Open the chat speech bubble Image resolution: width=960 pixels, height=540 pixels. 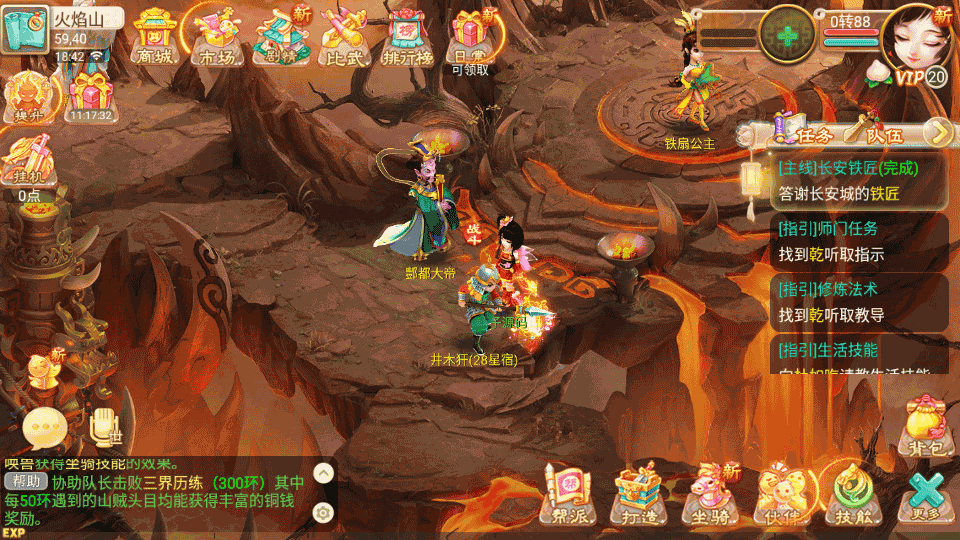point(45,429)
